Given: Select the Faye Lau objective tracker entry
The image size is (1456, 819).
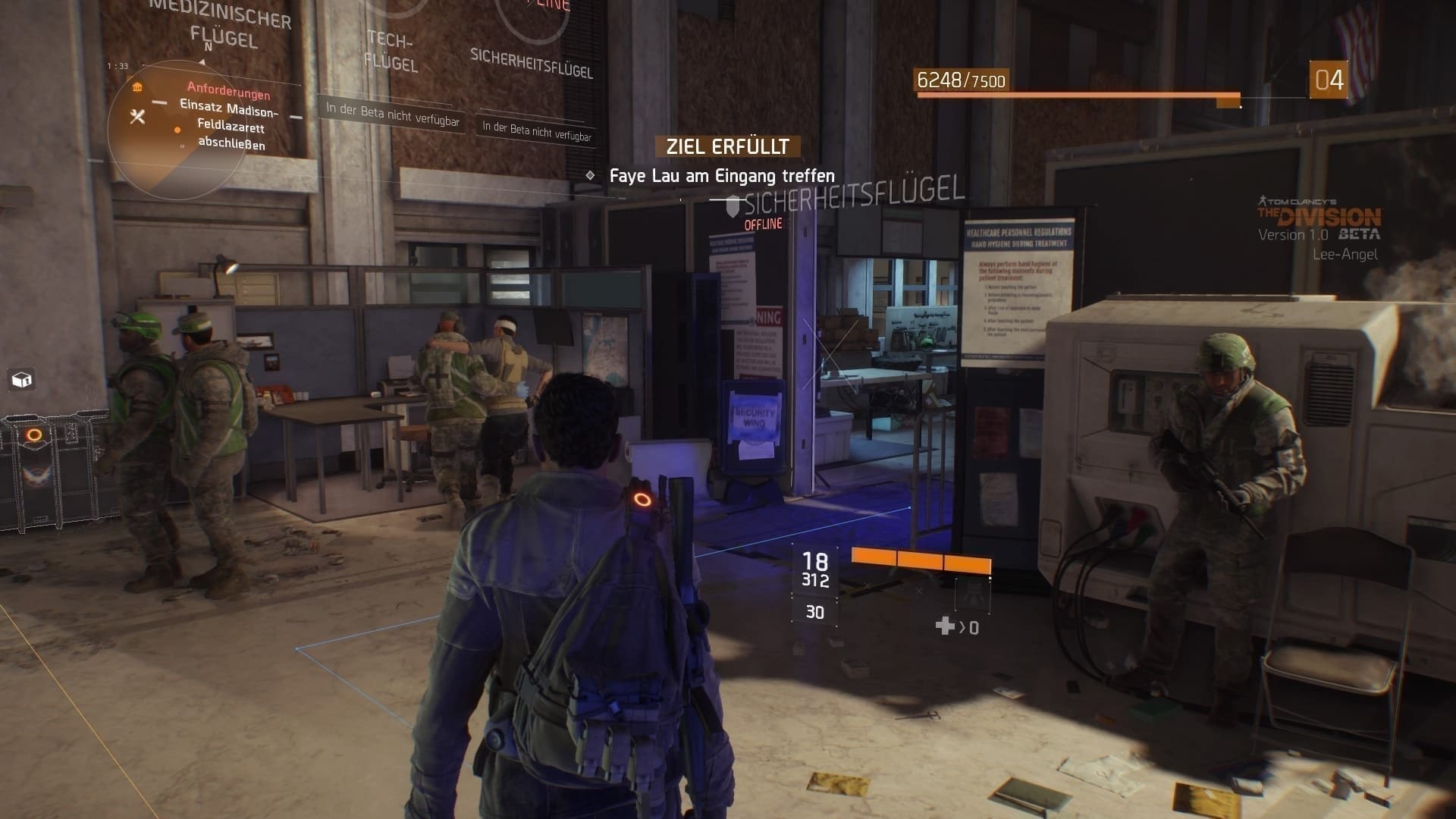Looking at the screenshot, I should tap(721, 176).
